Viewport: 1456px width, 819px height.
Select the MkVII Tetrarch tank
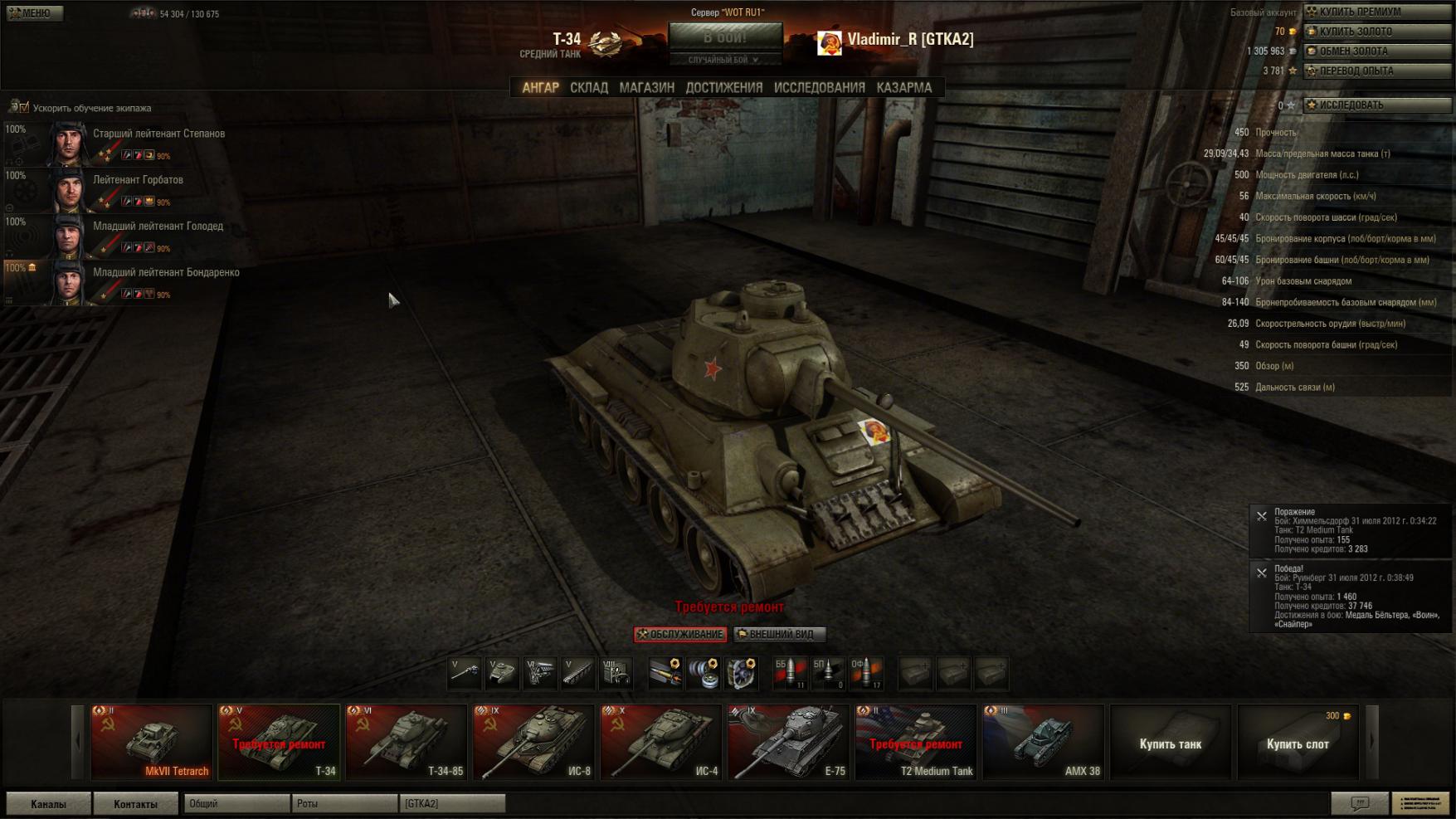[x=151, y=743]
